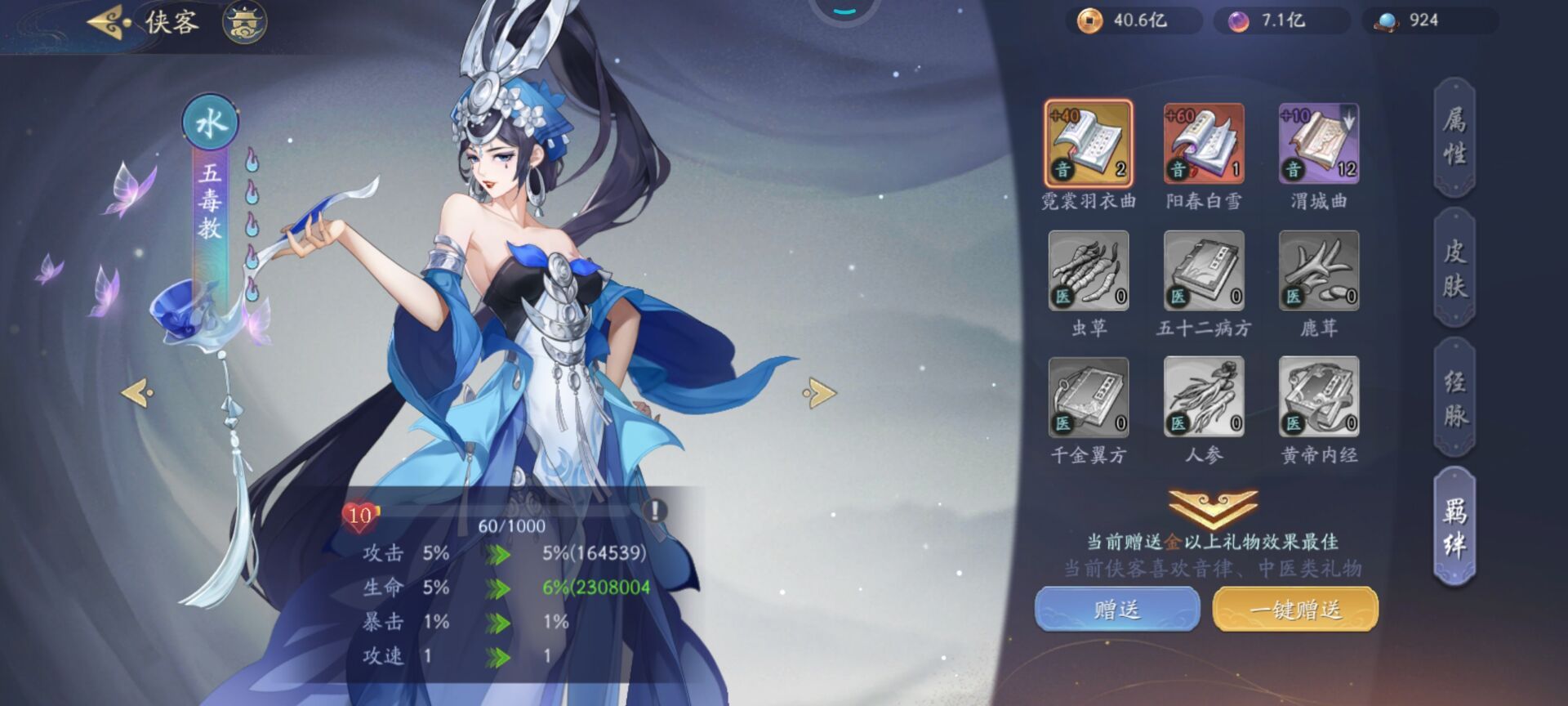Select the 阳春白雪 gift item
The width and height of the screenshot is (1568, 706).
pyautogui.click(x=1203, y=145)
